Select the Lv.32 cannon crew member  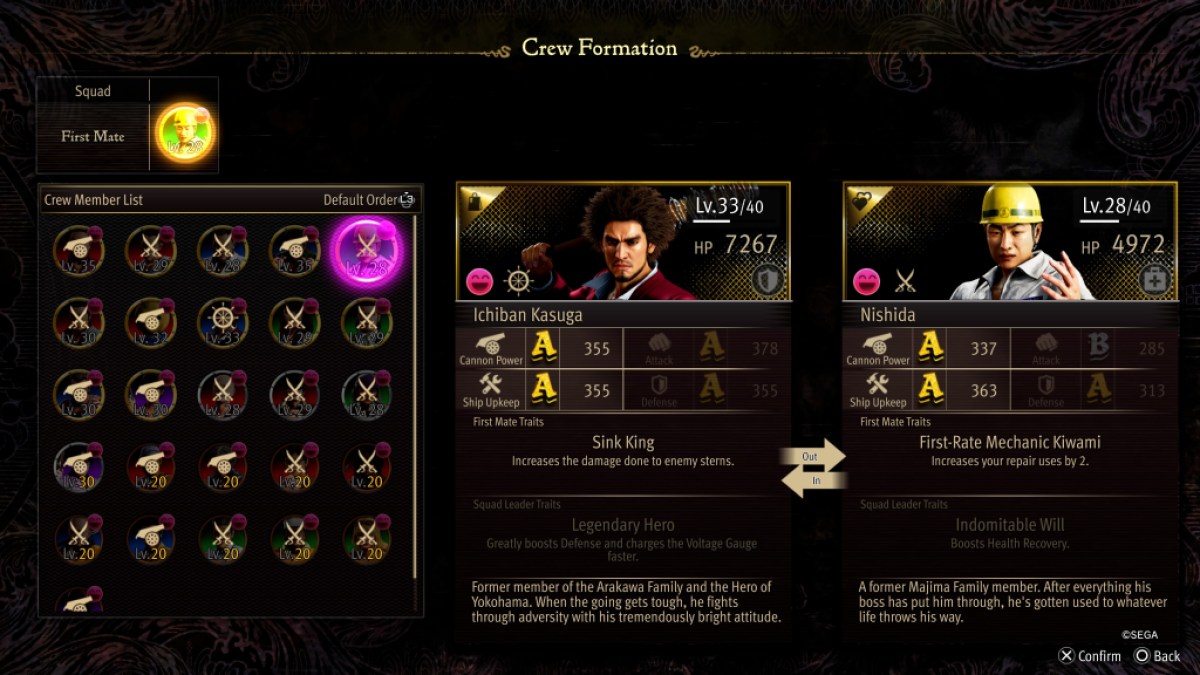click(150, 323)
